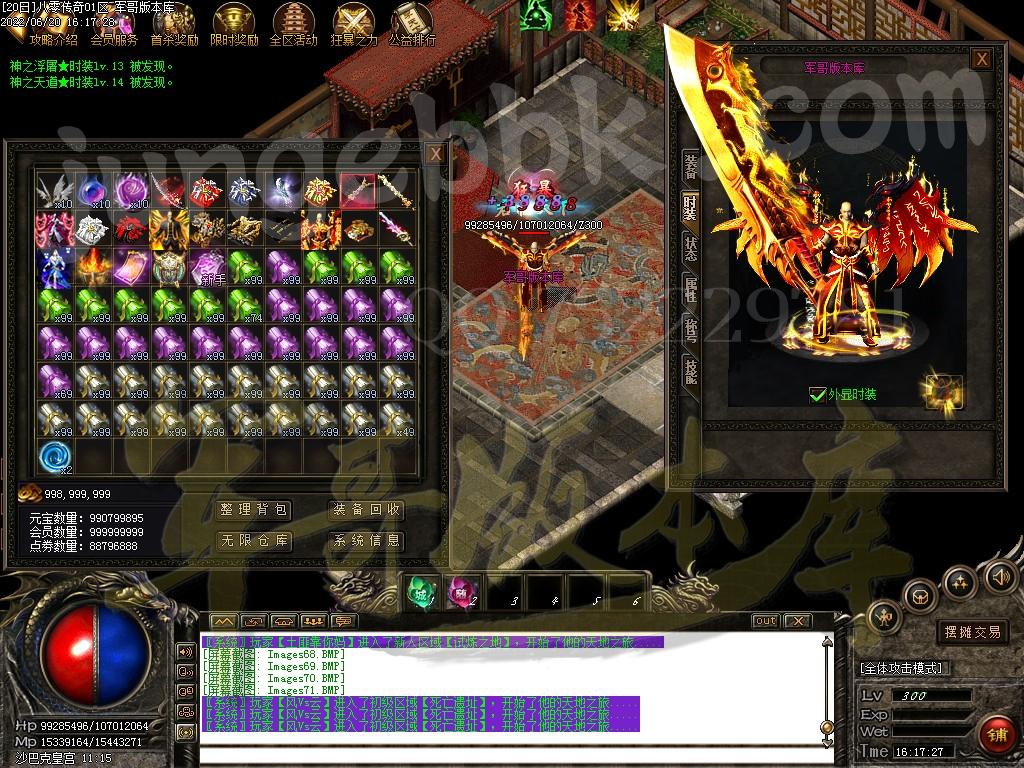1024x768 pixels.
Task: Open 狂暴之力 crossed swords menu
Action: (x=353, y=25)
